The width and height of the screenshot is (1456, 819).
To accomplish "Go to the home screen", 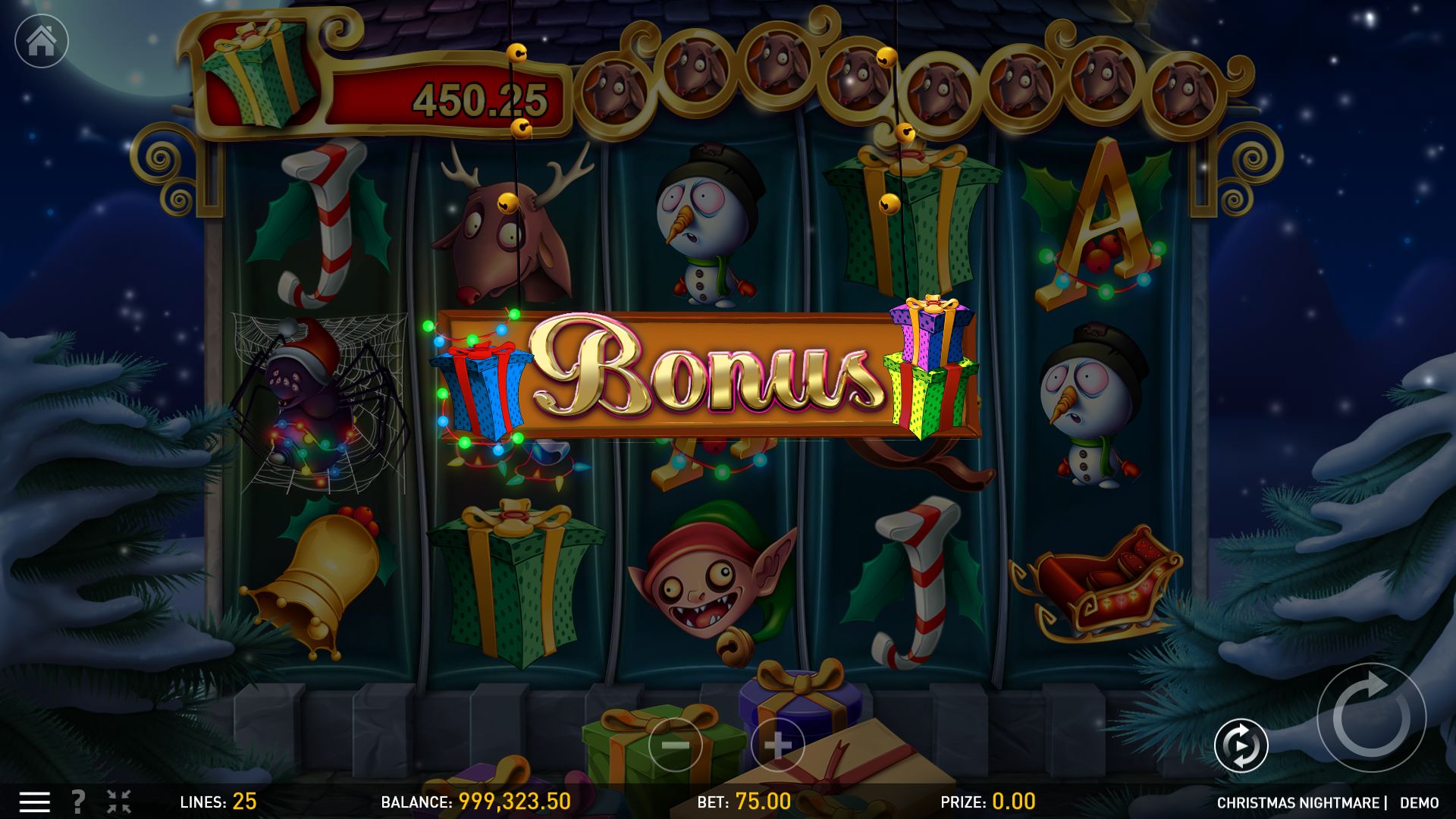I will pos(42,41).
